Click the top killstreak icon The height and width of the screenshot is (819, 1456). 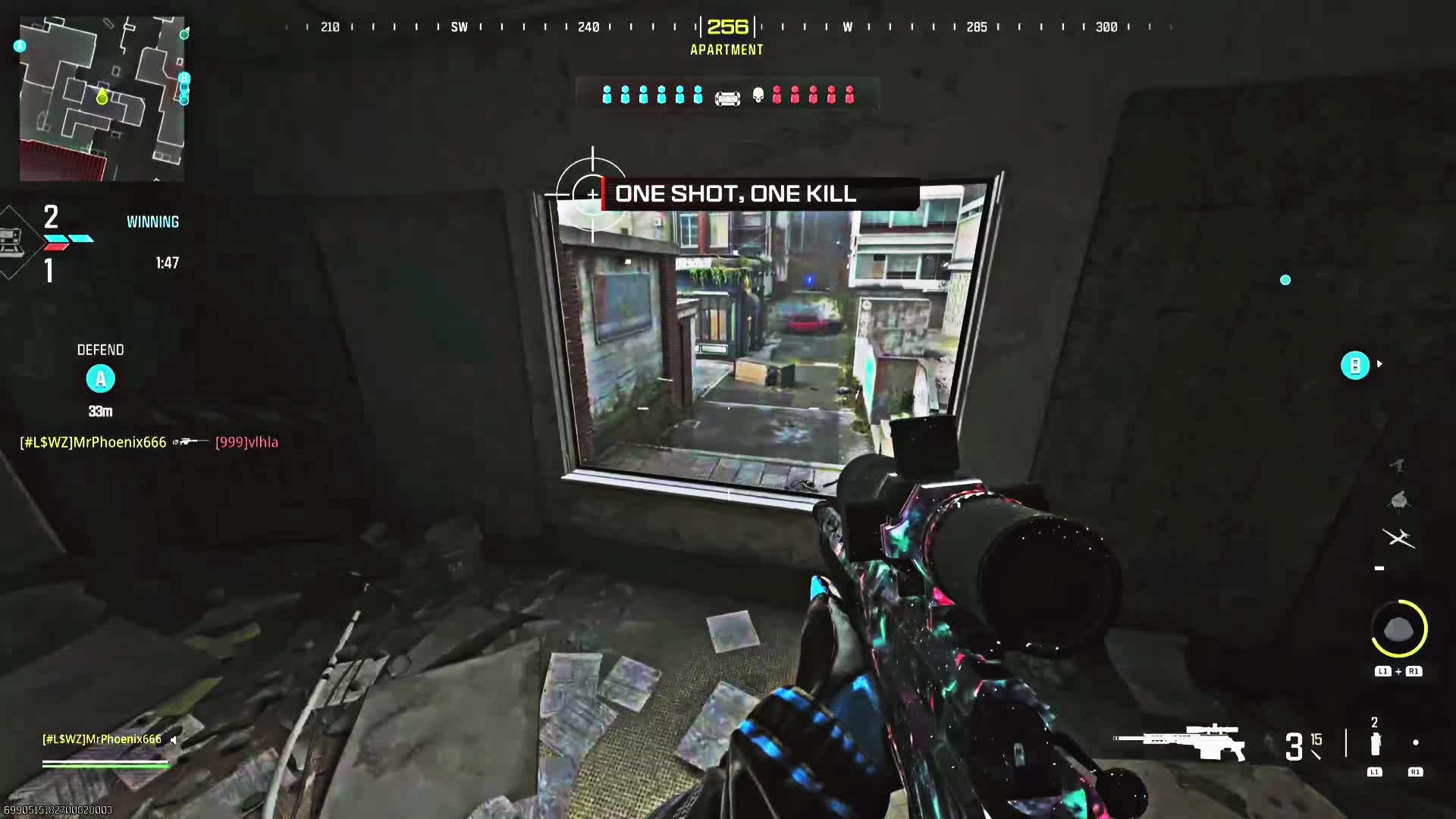[x=1398, y=465]
